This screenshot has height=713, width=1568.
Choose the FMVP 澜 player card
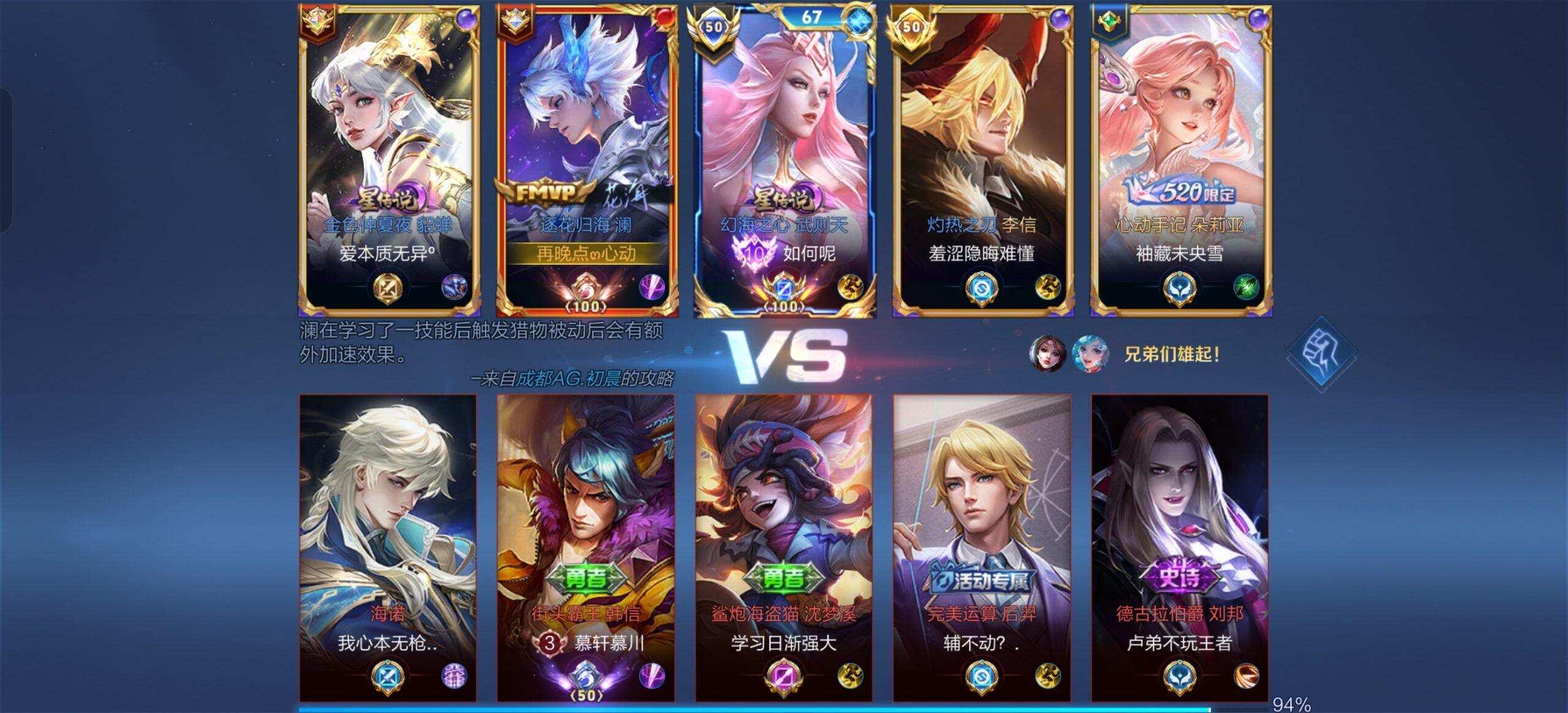pos(587,160)
